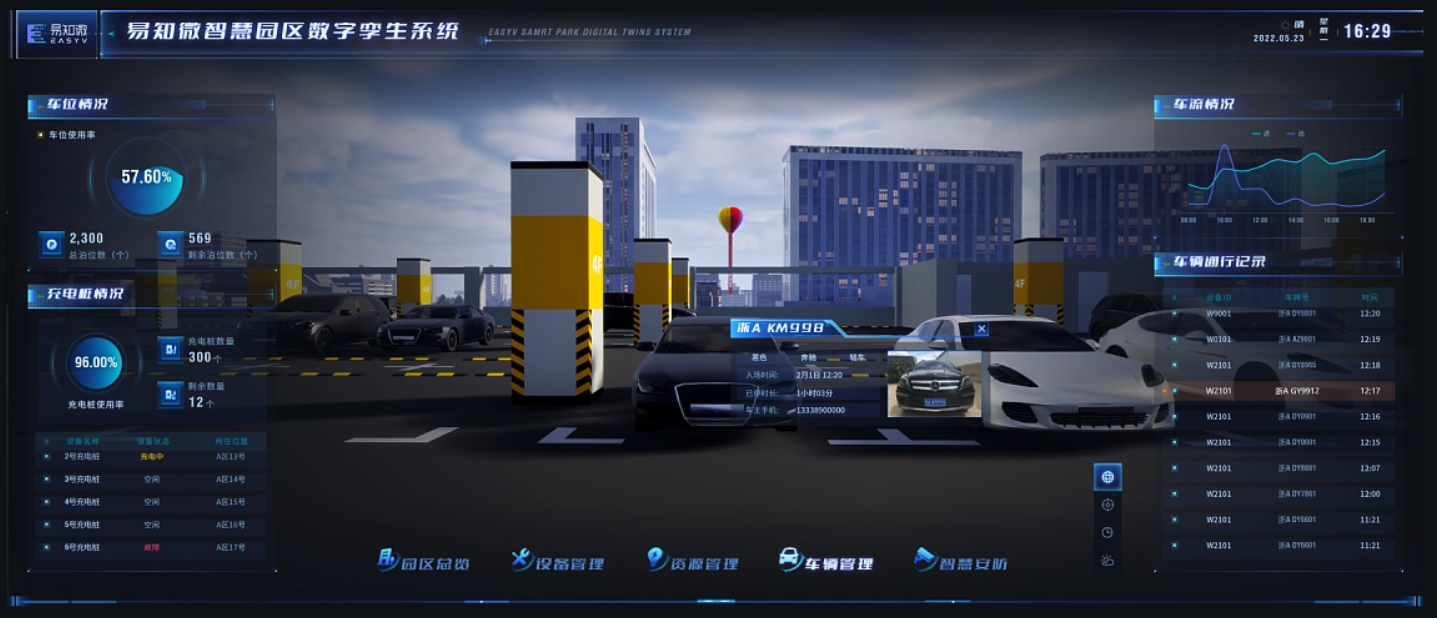Click the 57.60% parking usage gauge
The height and width of the screenshot is (618, 1437).
tap(146, 178)
